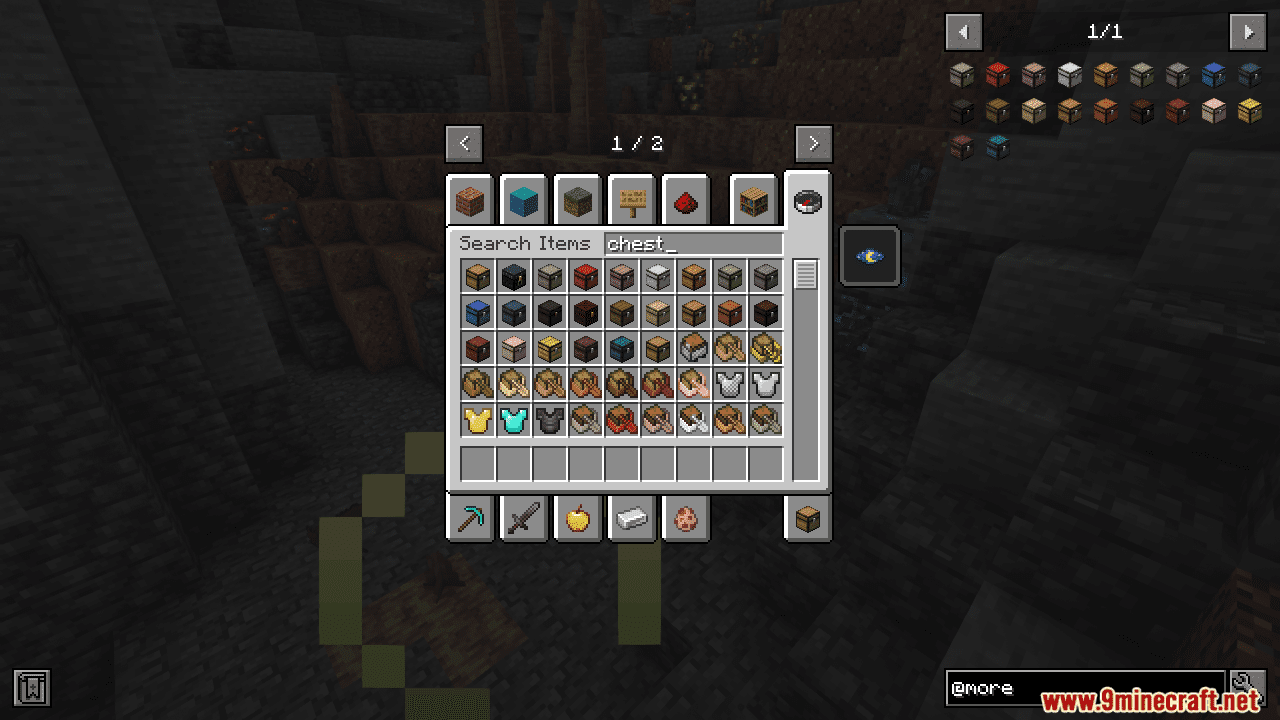The width and height of the screenshot is (1280, 720).
Task: Click the iron ingot hotbar slot
Action: tap(632, 518)
